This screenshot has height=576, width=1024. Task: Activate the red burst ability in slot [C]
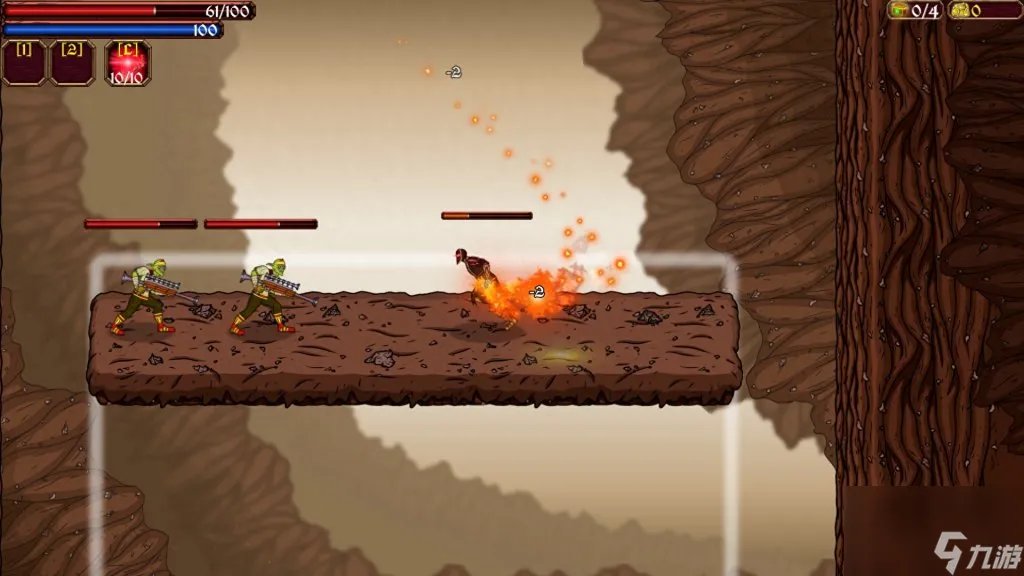click(x=127, y=62)
